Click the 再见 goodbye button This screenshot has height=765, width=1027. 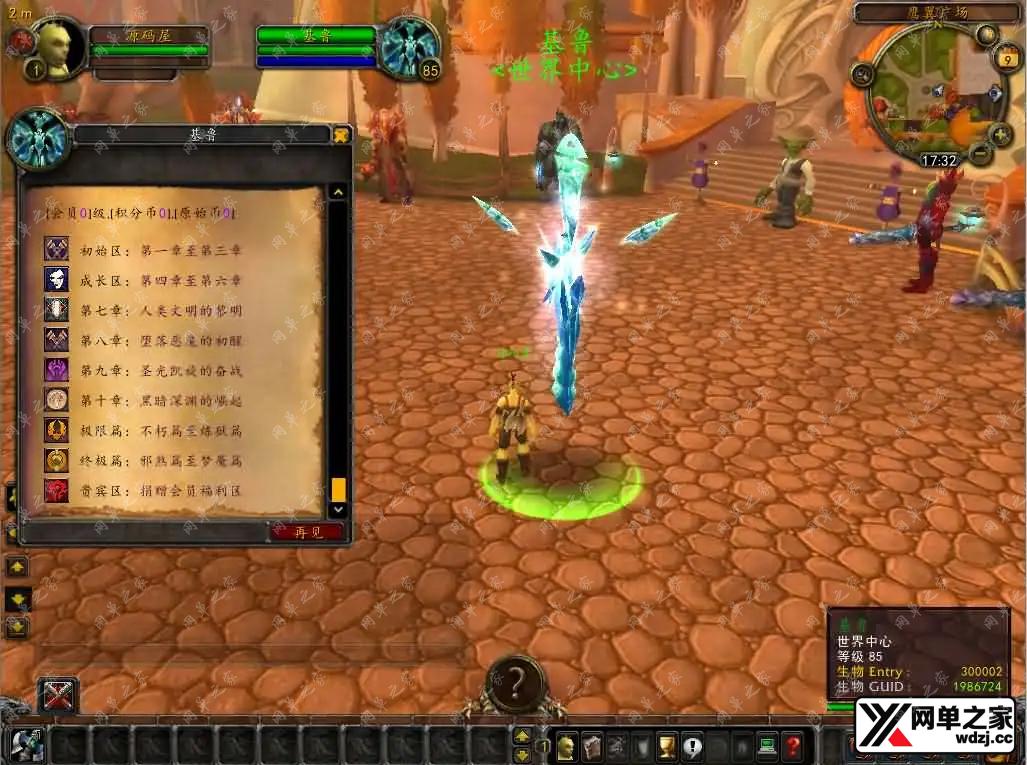(x=308, y=532)
